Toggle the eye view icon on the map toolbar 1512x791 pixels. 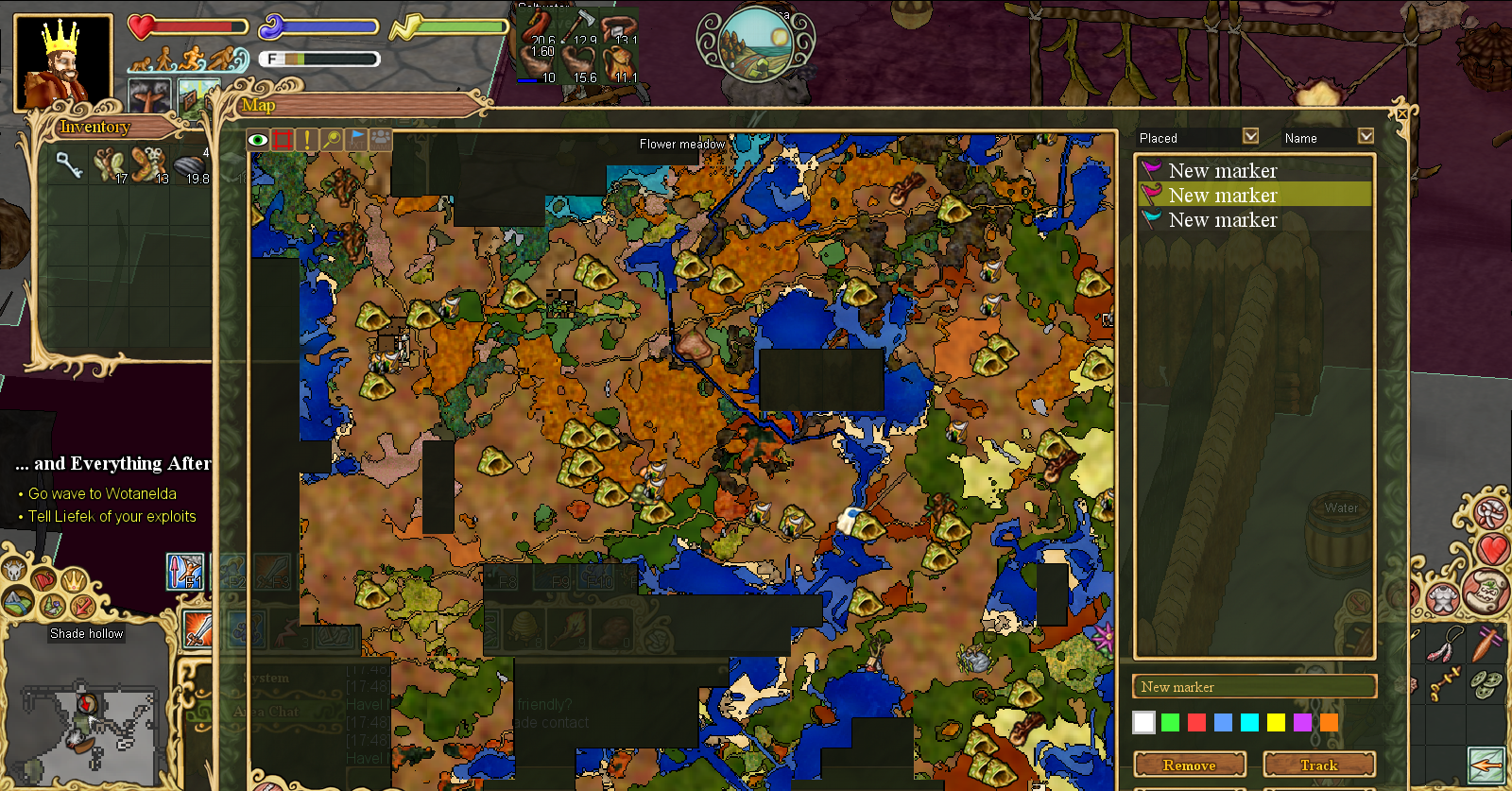[x=258, y=140]
